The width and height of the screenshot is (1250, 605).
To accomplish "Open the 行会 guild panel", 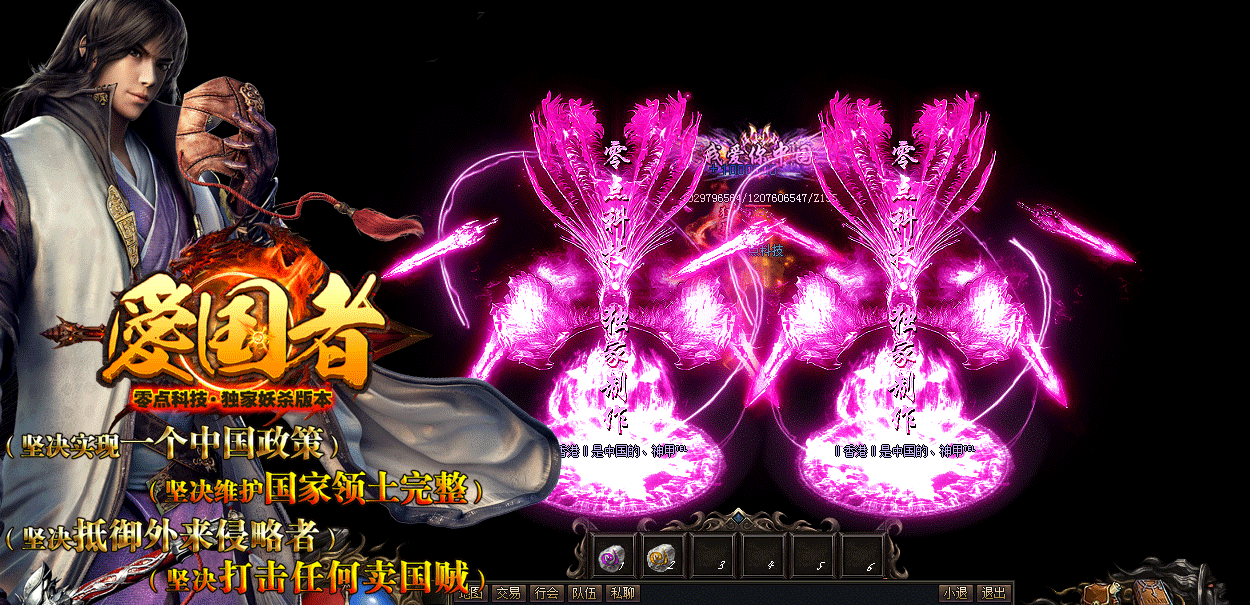I will pos(546,593).
